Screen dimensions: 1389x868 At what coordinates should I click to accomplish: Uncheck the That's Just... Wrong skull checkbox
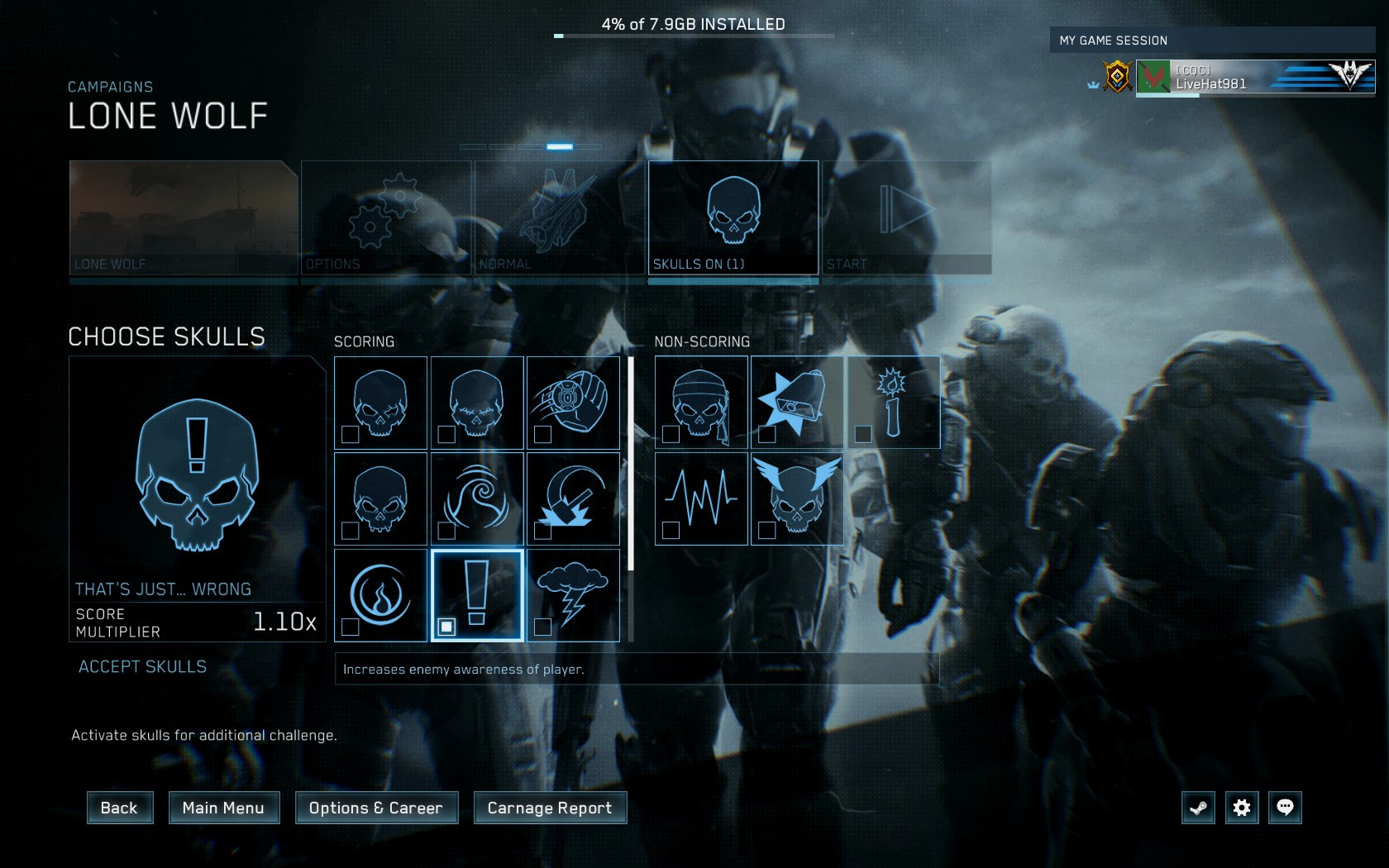coord(447,628)
